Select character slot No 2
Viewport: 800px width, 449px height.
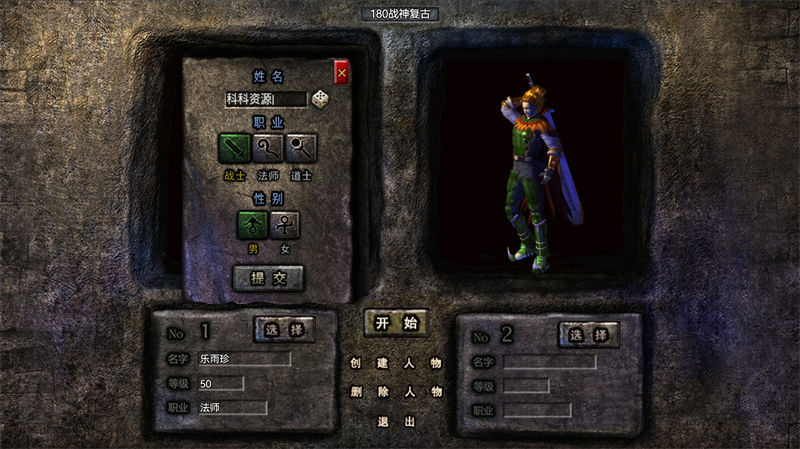[588, 335]
